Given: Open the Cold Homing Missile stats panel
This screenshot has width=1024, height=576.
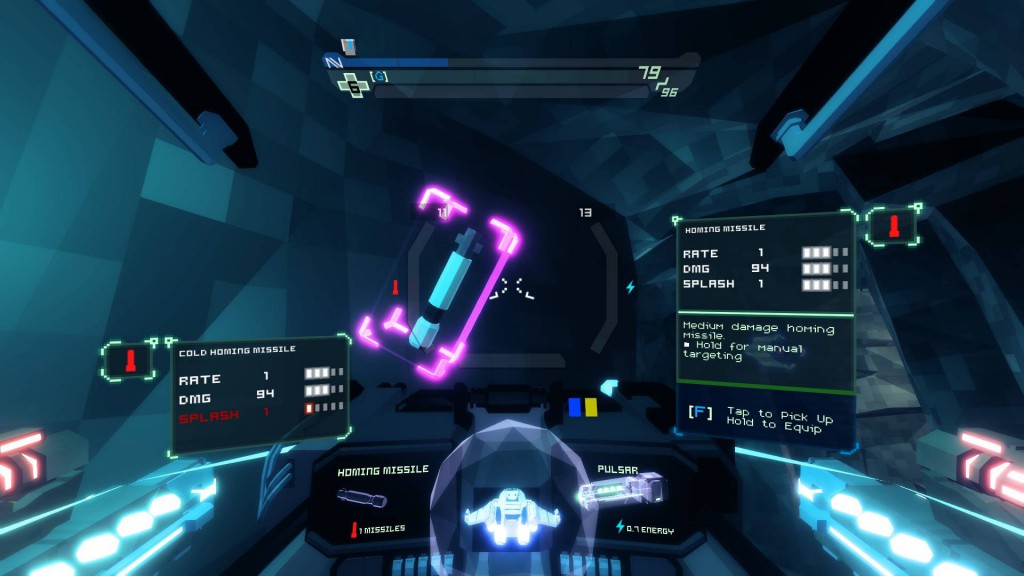Looking at the screenshot, I should tap(260, 393).
